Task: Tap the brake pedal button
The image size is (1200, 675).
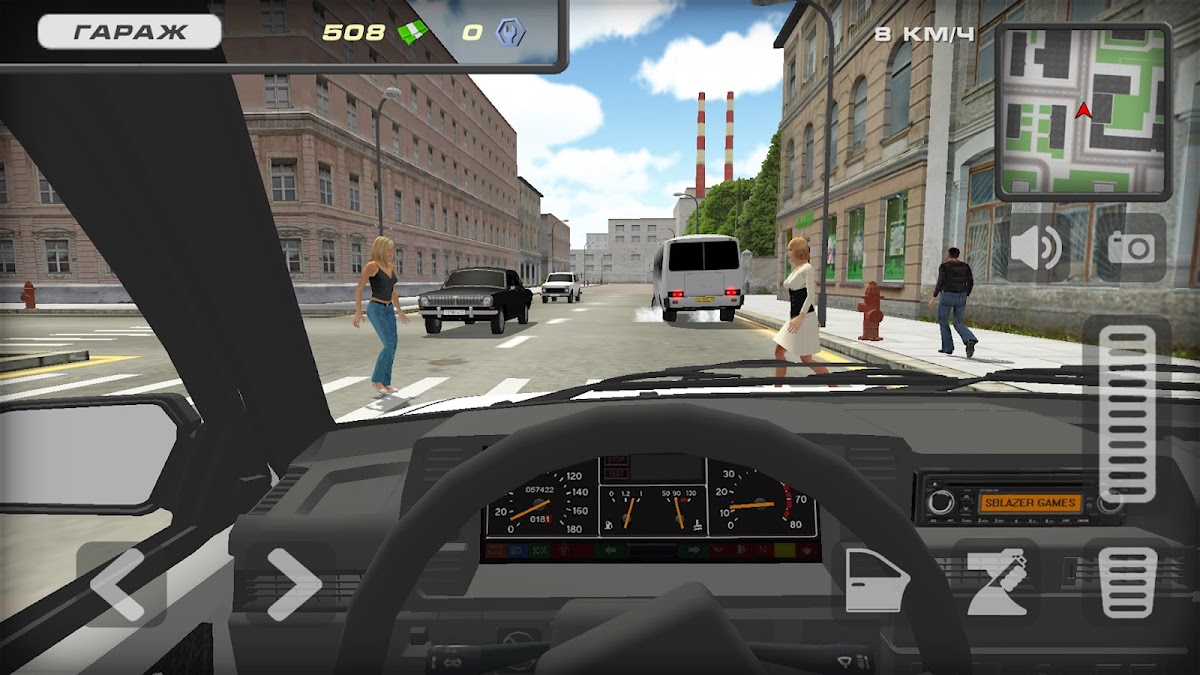Action: coord(1126,583)
